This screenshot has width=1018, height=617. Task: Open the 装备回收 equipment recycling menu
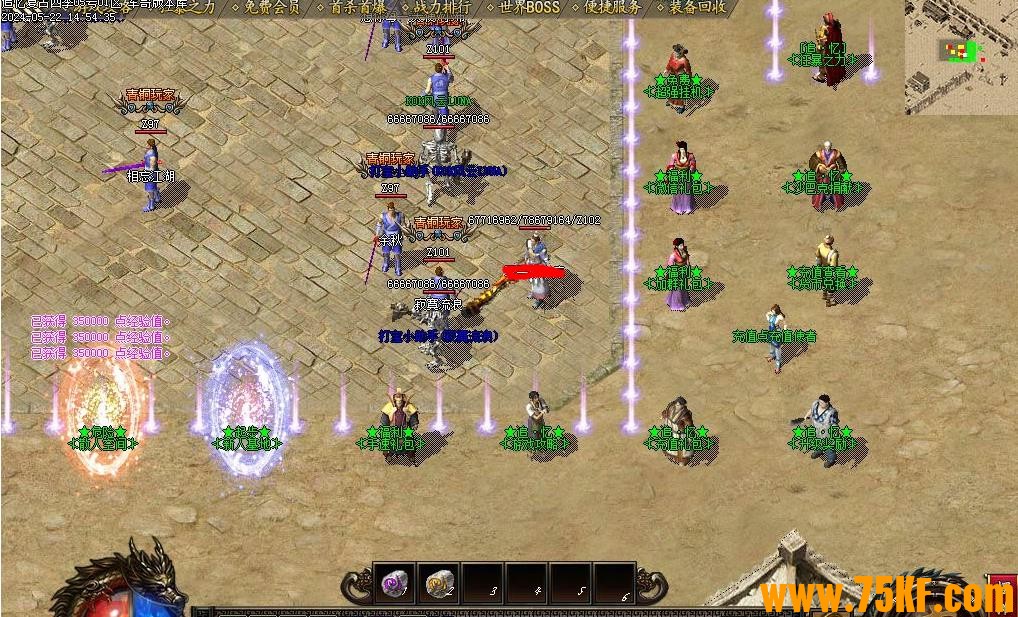698,7
